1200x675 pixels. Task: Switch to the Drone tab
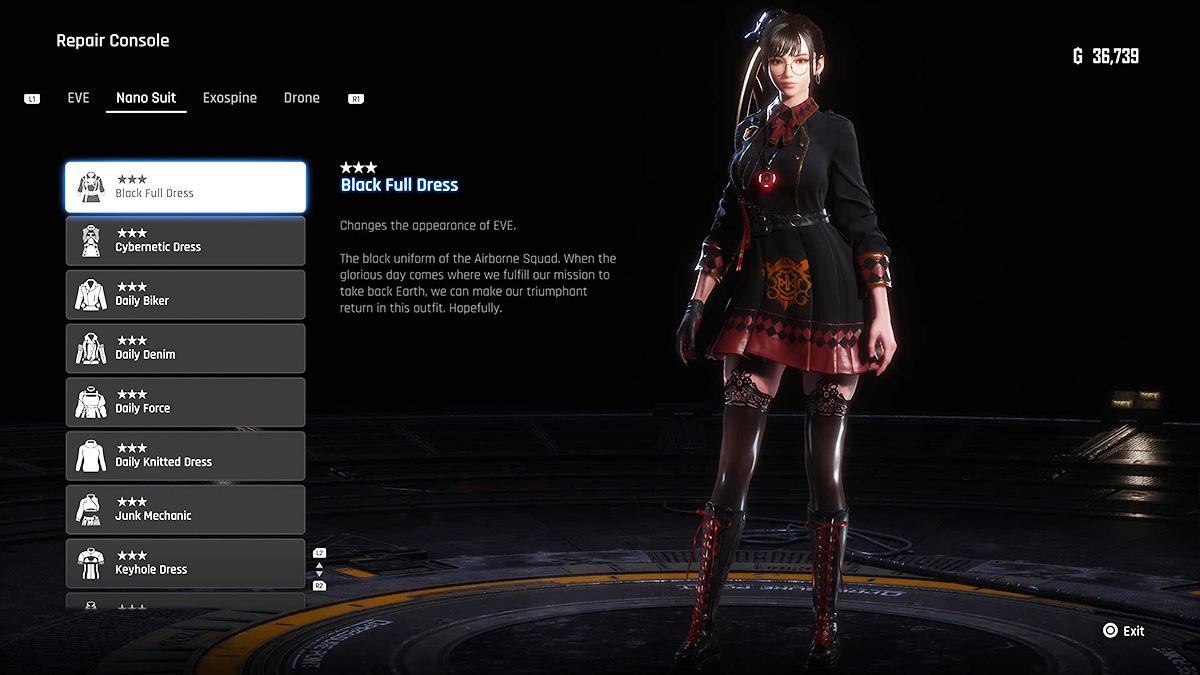tap(302, 98)
